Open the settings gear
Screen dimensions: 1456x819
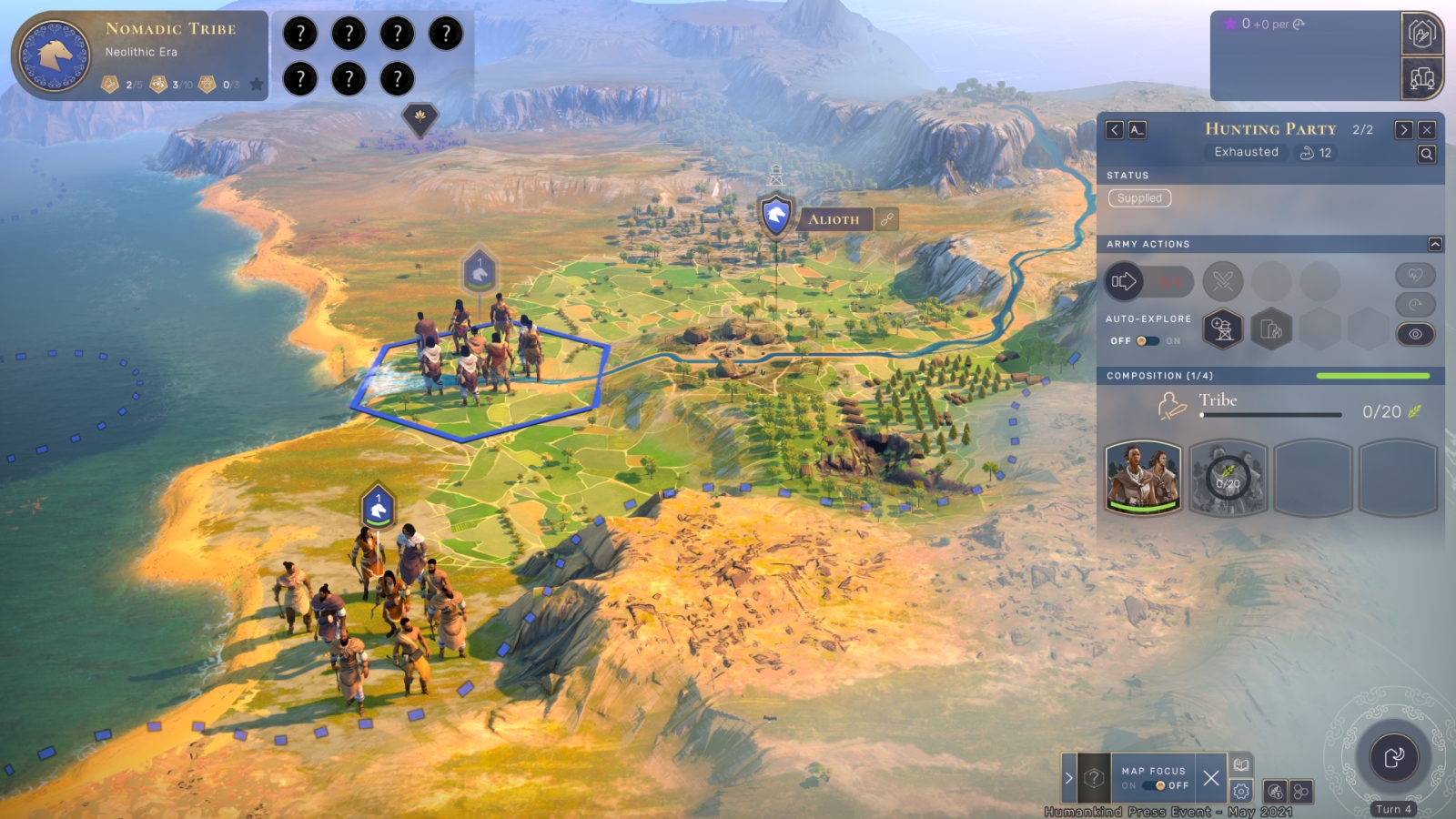(x=1240, y=792)
